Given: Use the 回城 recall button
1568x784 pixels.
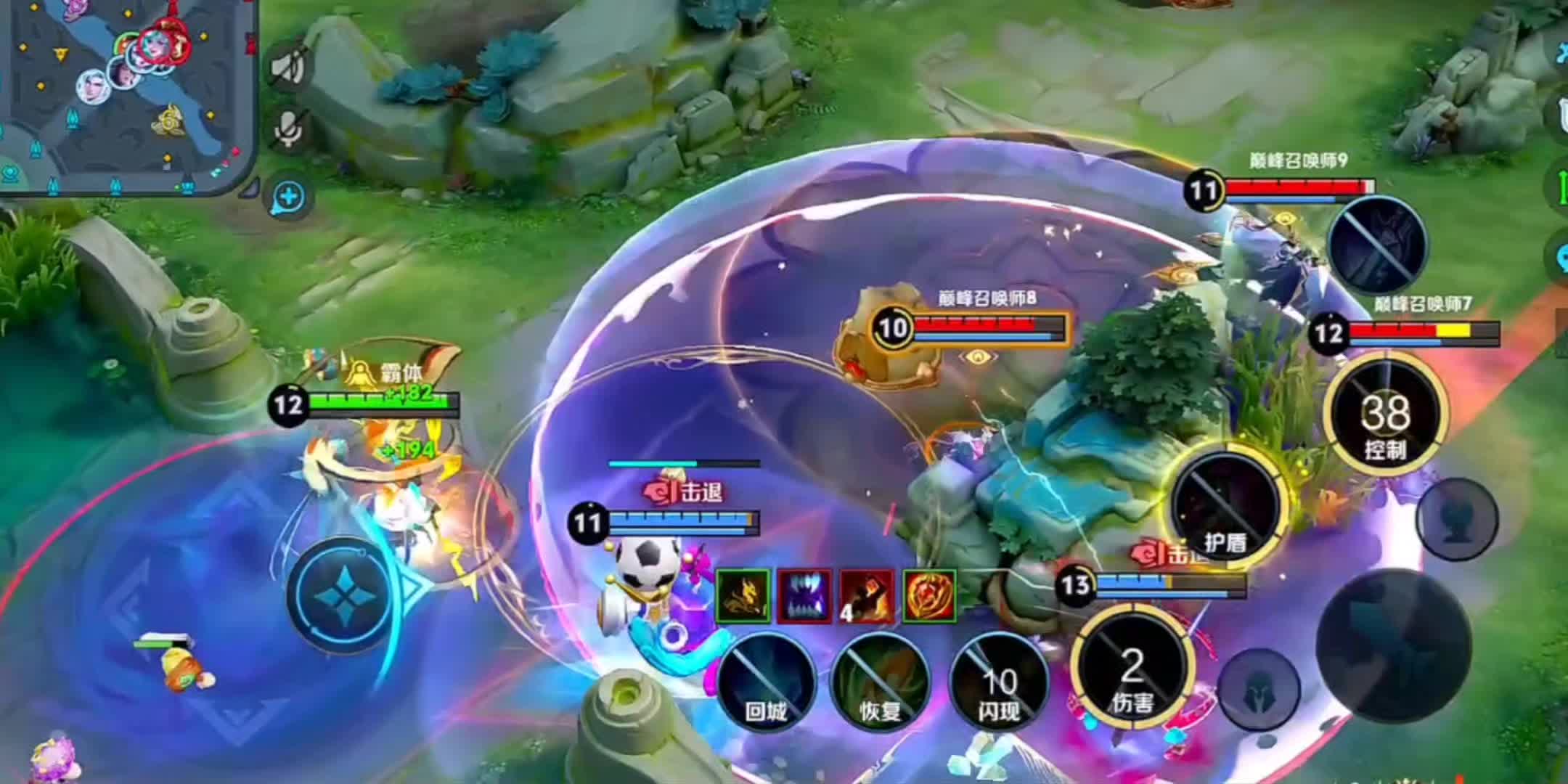Looking at the screenshot, I should click(765, 681).
